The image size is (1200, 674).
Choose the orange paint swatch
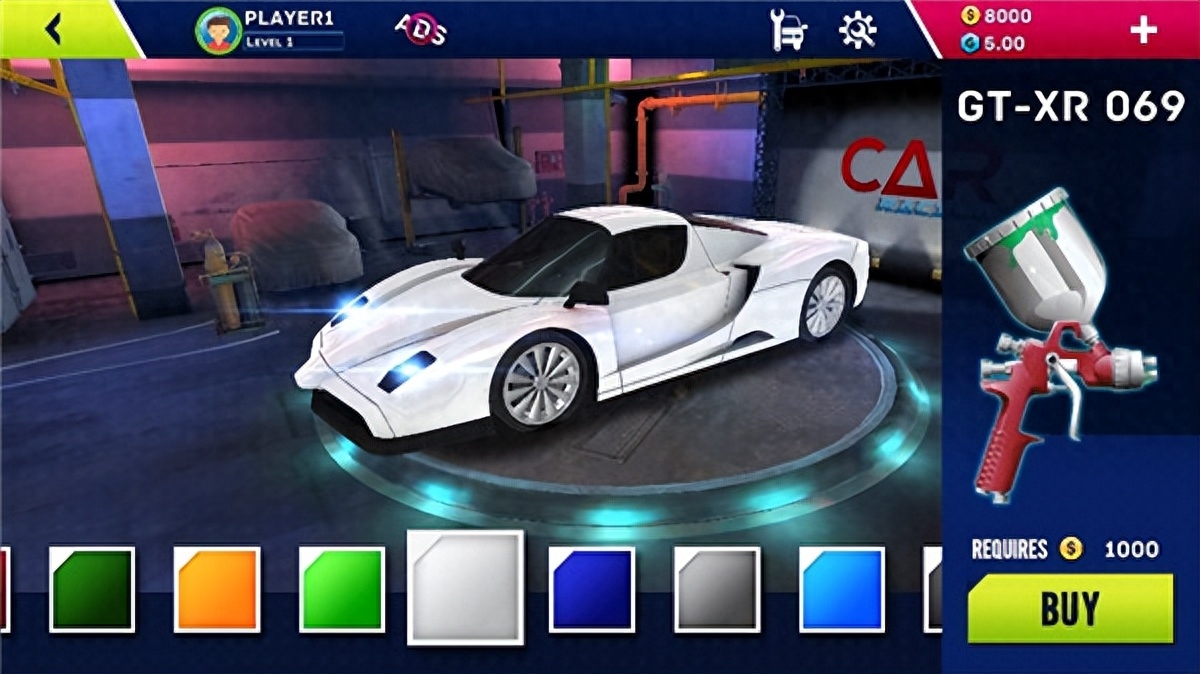217,589
